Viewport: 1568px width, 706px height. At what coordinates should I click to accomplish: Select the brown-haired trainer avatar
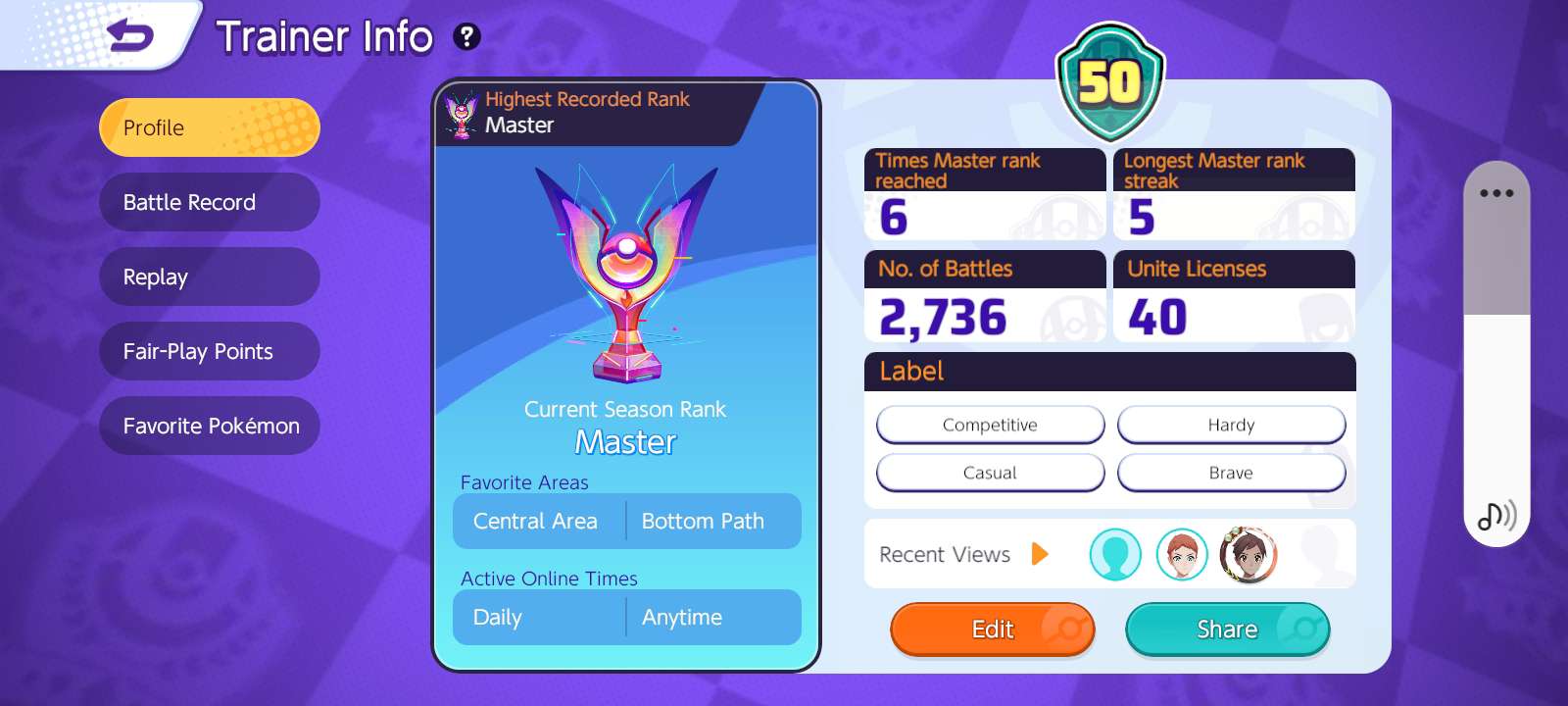1248,554
